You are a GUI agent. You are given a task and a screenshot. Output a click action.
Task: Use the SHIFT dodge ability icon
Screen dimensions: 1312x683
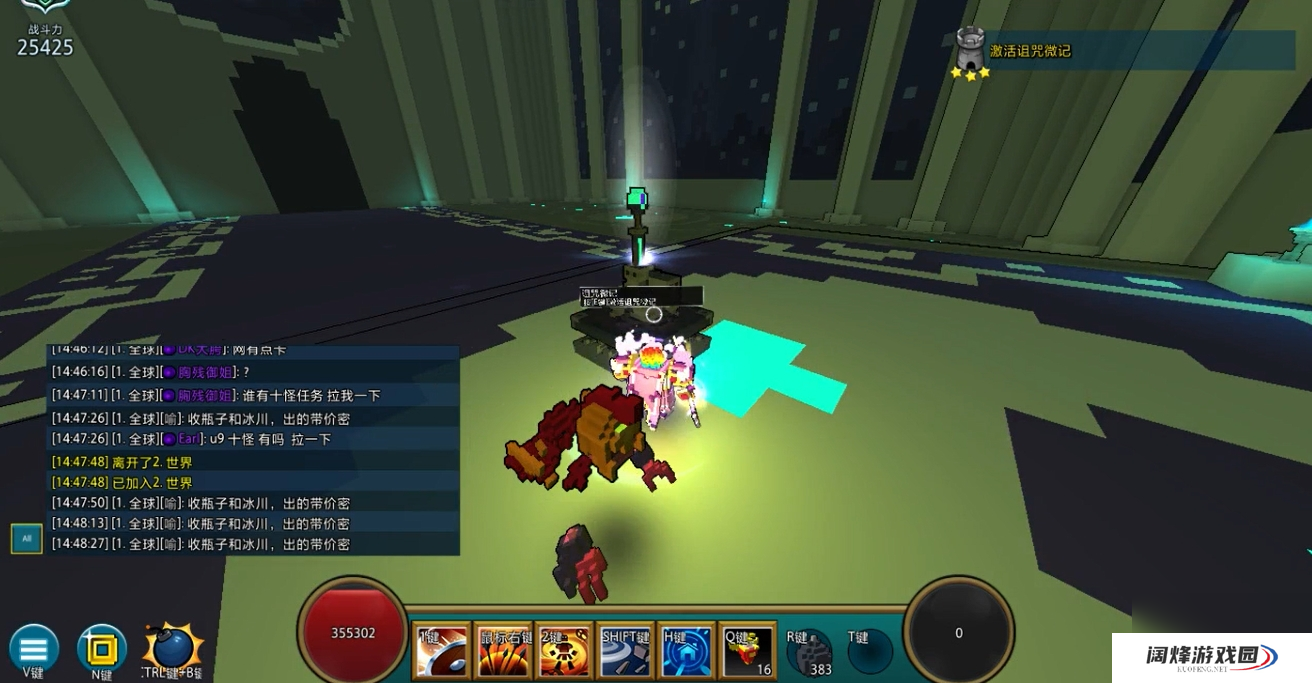click(x=626, y=652)
